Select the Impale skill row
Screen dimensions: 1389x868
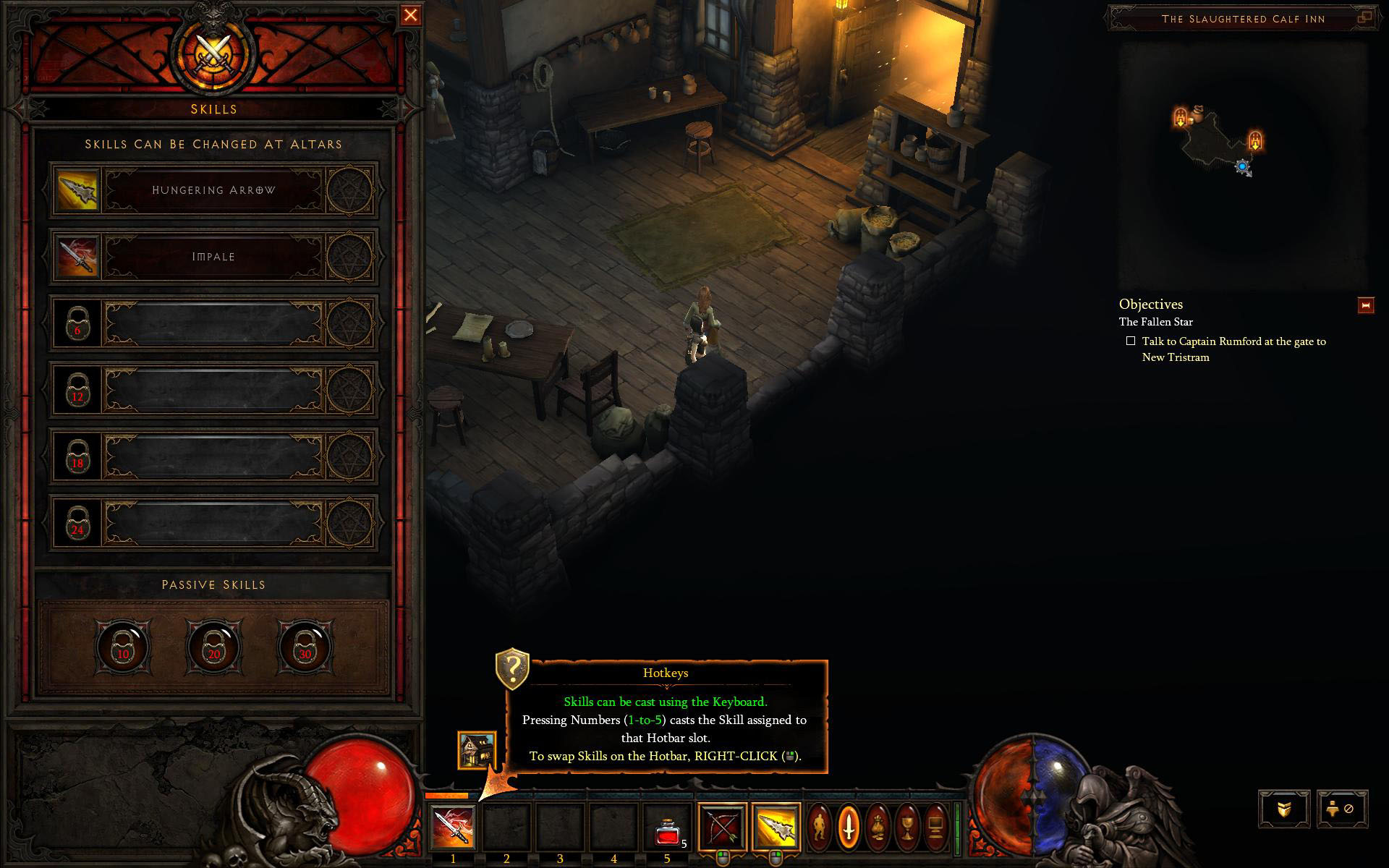coord(213,257)
